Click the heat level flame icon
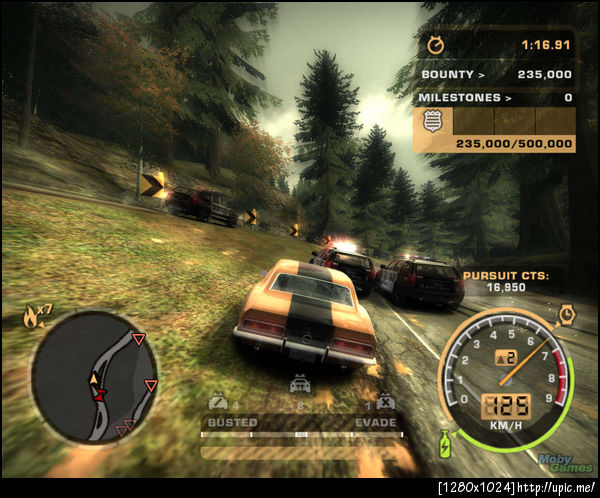This screenshot has width=600, height=498. coord(32,319)
